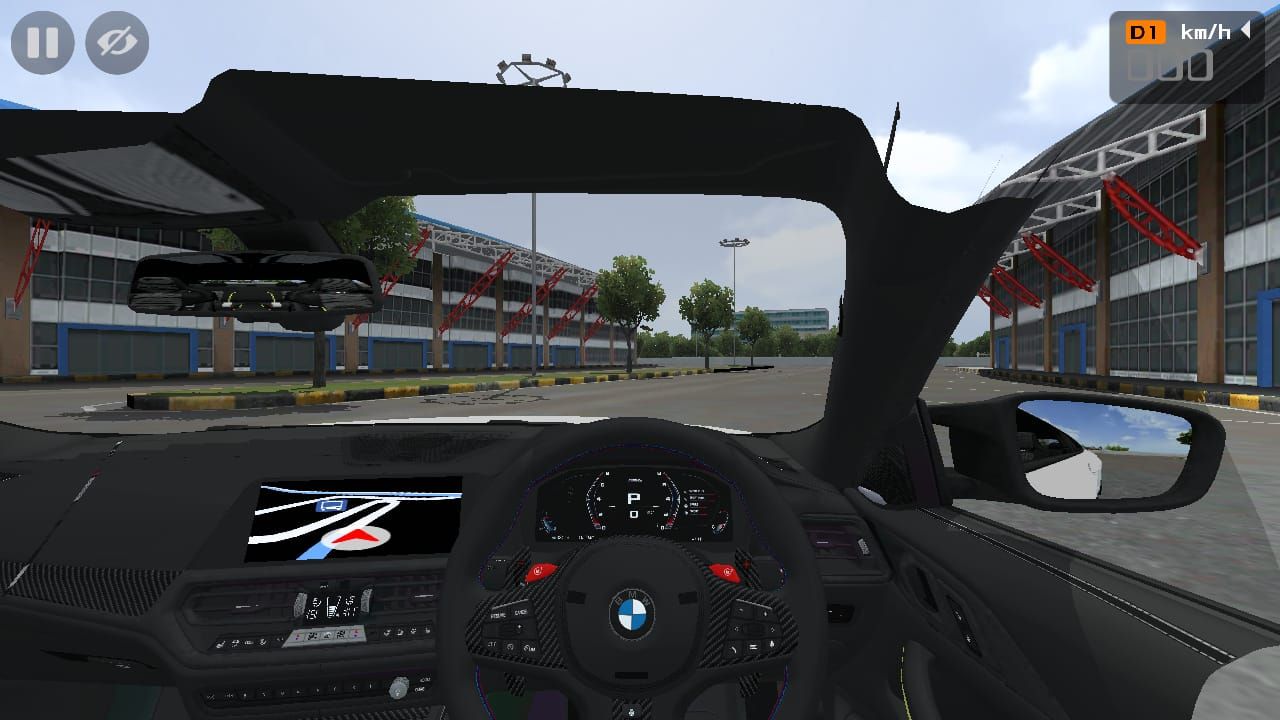The height and width of the screenshot is (720, 1280).
Task: Tap the AC button on the climate controls
Action: [x=341, y=634]
